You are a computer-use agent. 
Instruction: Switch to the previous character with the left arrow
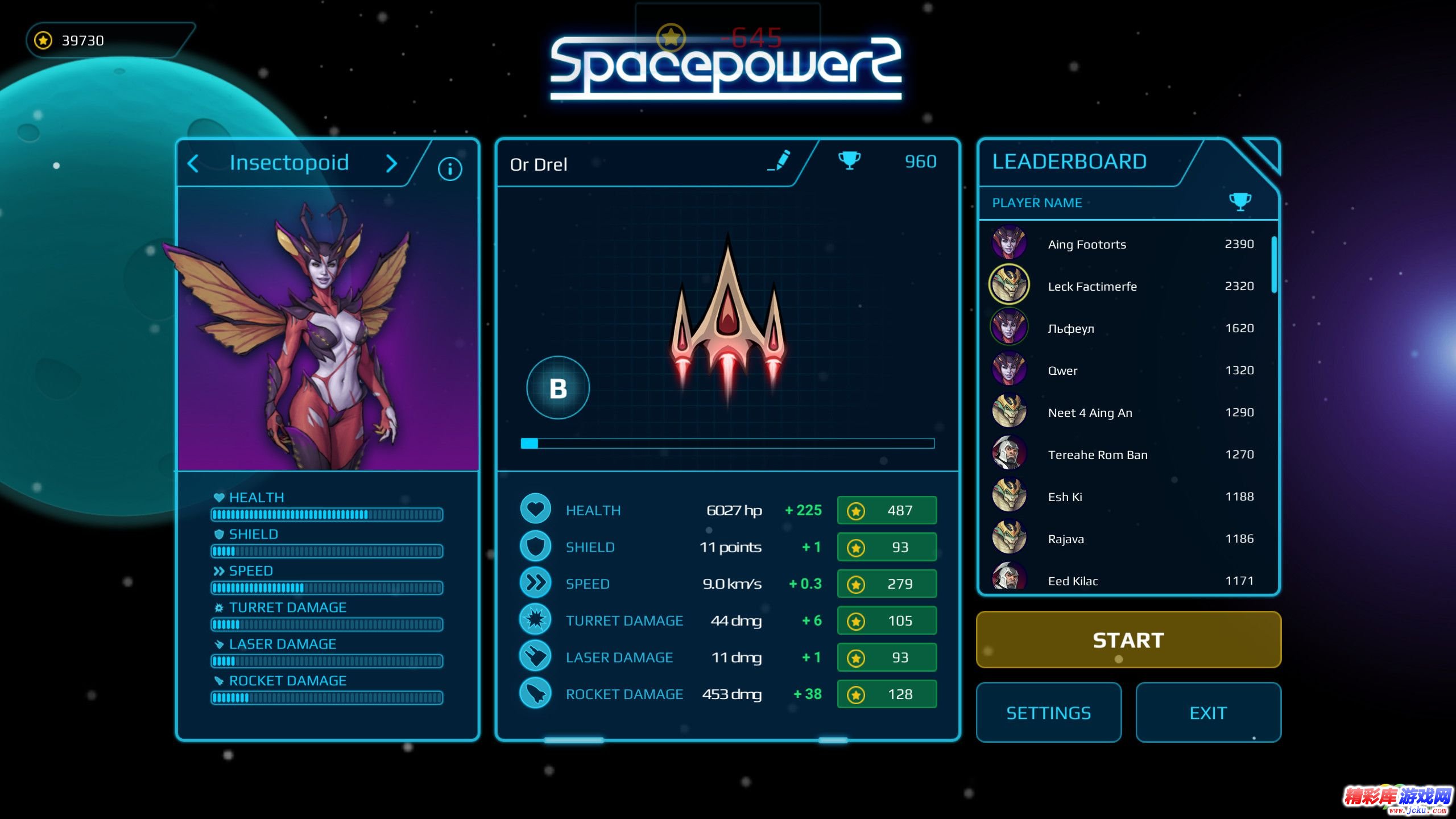193,164
